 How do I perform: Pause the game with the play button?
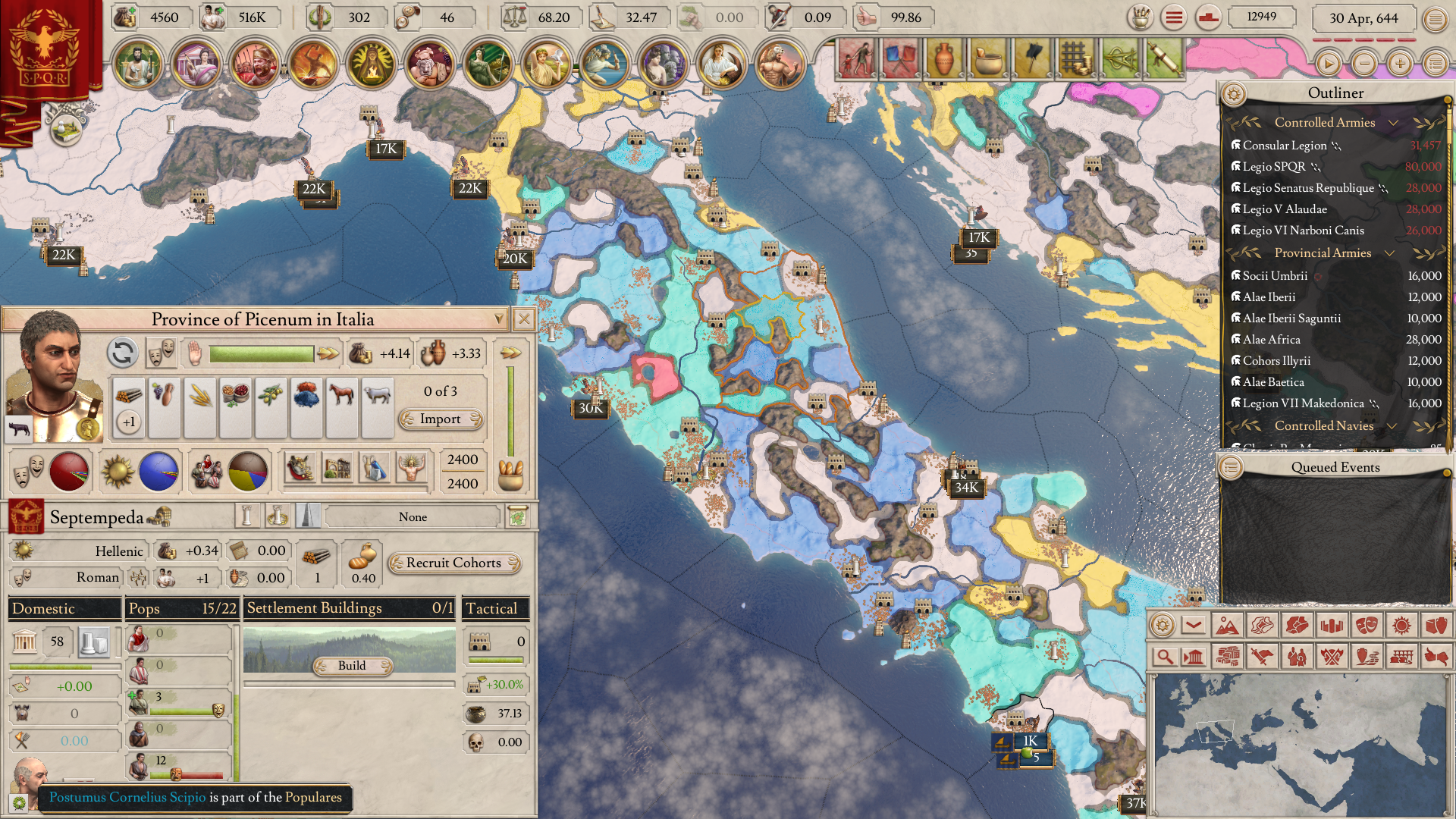[1328, 64]
